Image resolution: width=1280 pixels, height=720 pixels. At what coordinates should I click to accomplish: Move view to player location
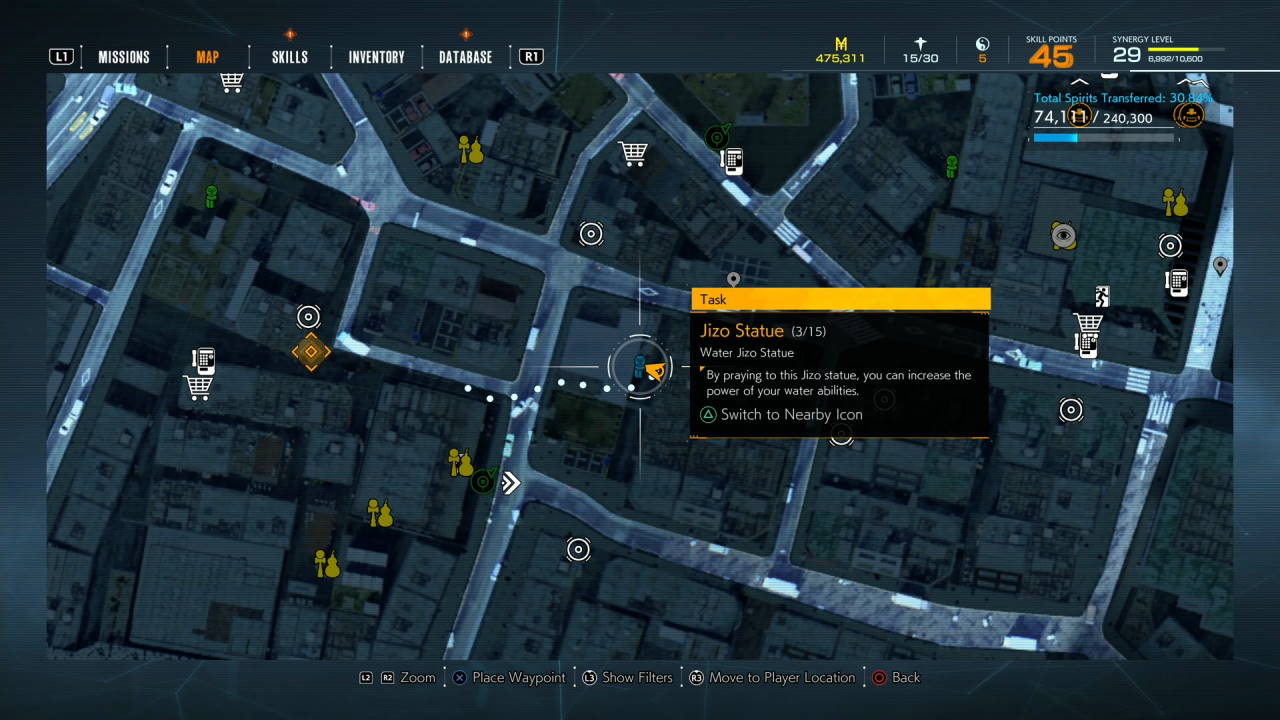[x=773, y=677]
